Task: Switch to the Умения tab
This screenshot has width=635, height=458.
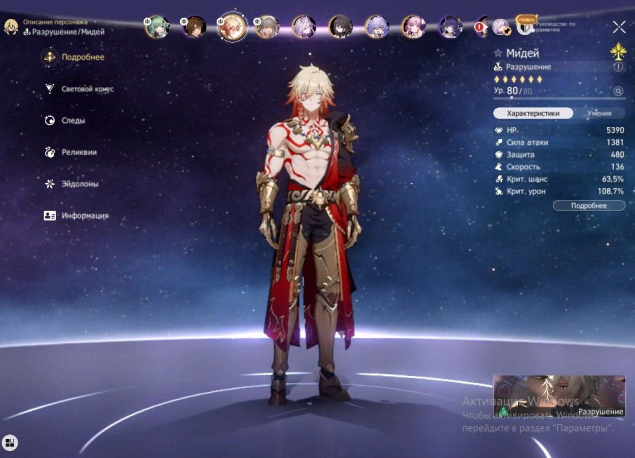Action: (599, 114)
